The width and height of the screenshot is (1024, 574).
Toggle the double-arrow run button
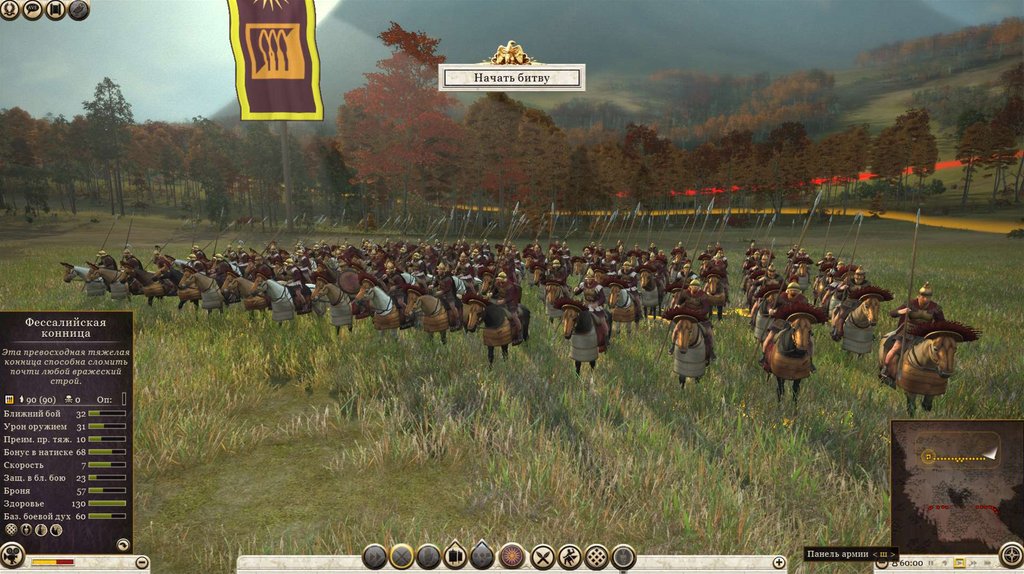pos(375,557)
